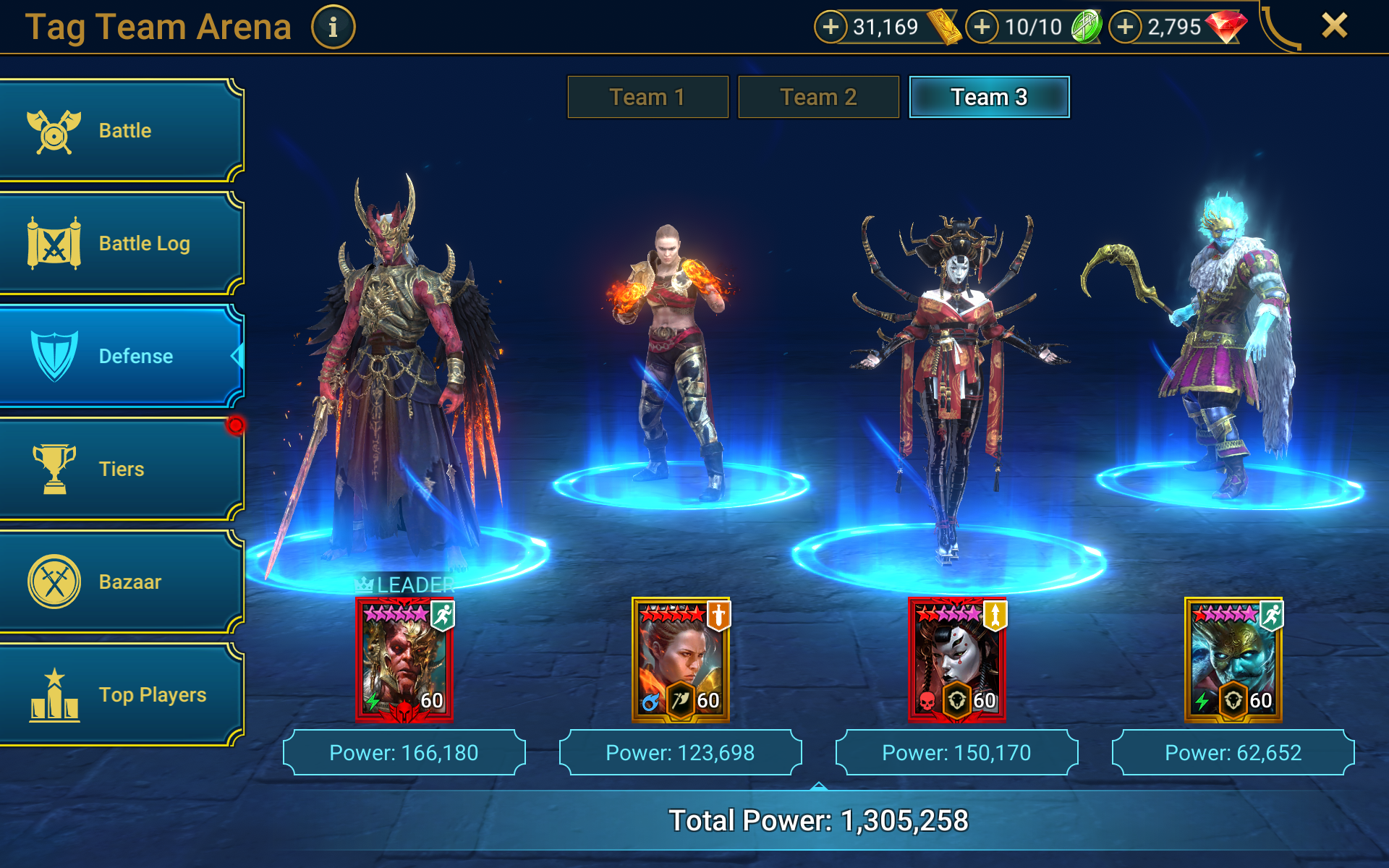This screenshot has height=868, width=1389.
Task: Click the Tag Team Arena info icon
Action: pos(333,27)
